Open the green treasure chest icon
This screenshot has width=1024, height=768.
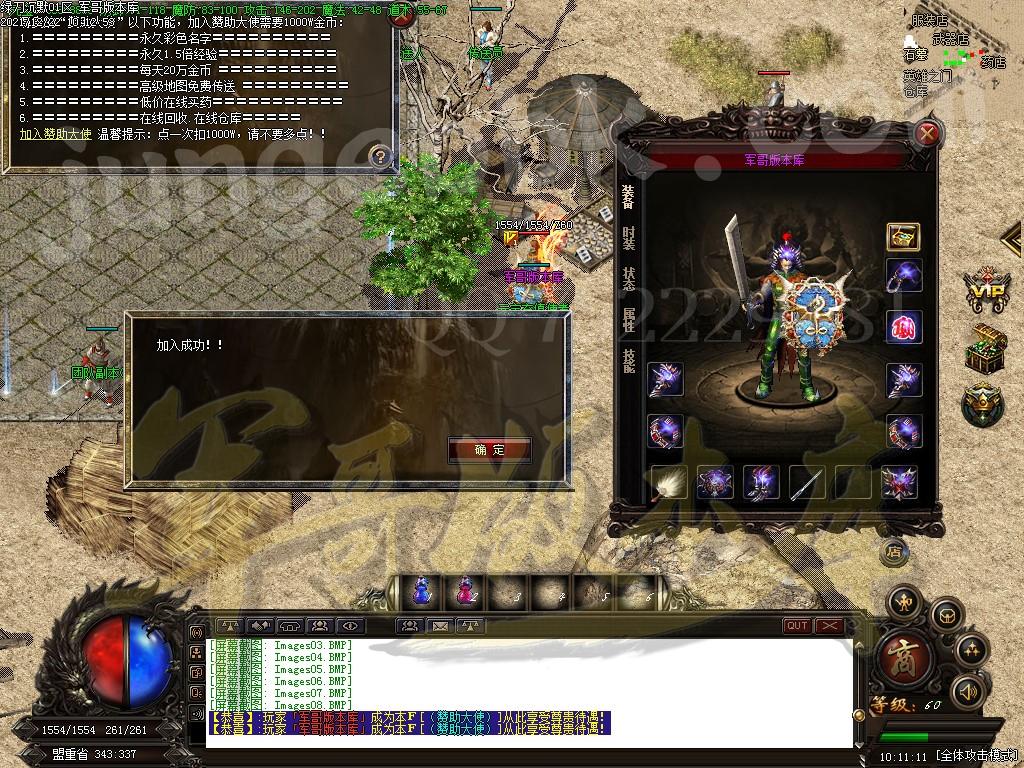(x=985, y=349)
